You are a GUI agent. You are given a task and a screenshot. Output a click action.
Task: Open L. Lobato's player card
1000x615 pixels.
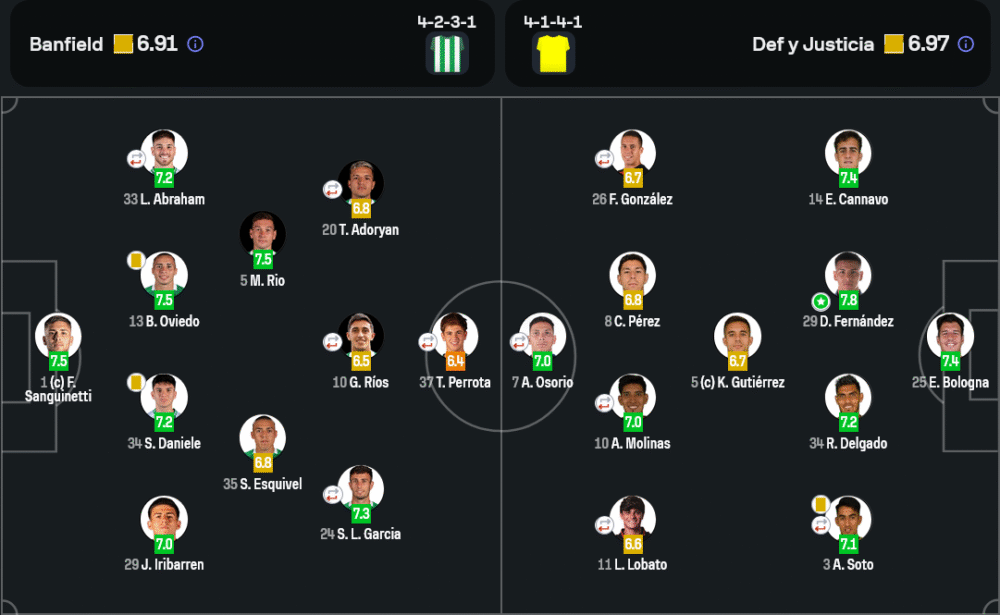point(633,519)
